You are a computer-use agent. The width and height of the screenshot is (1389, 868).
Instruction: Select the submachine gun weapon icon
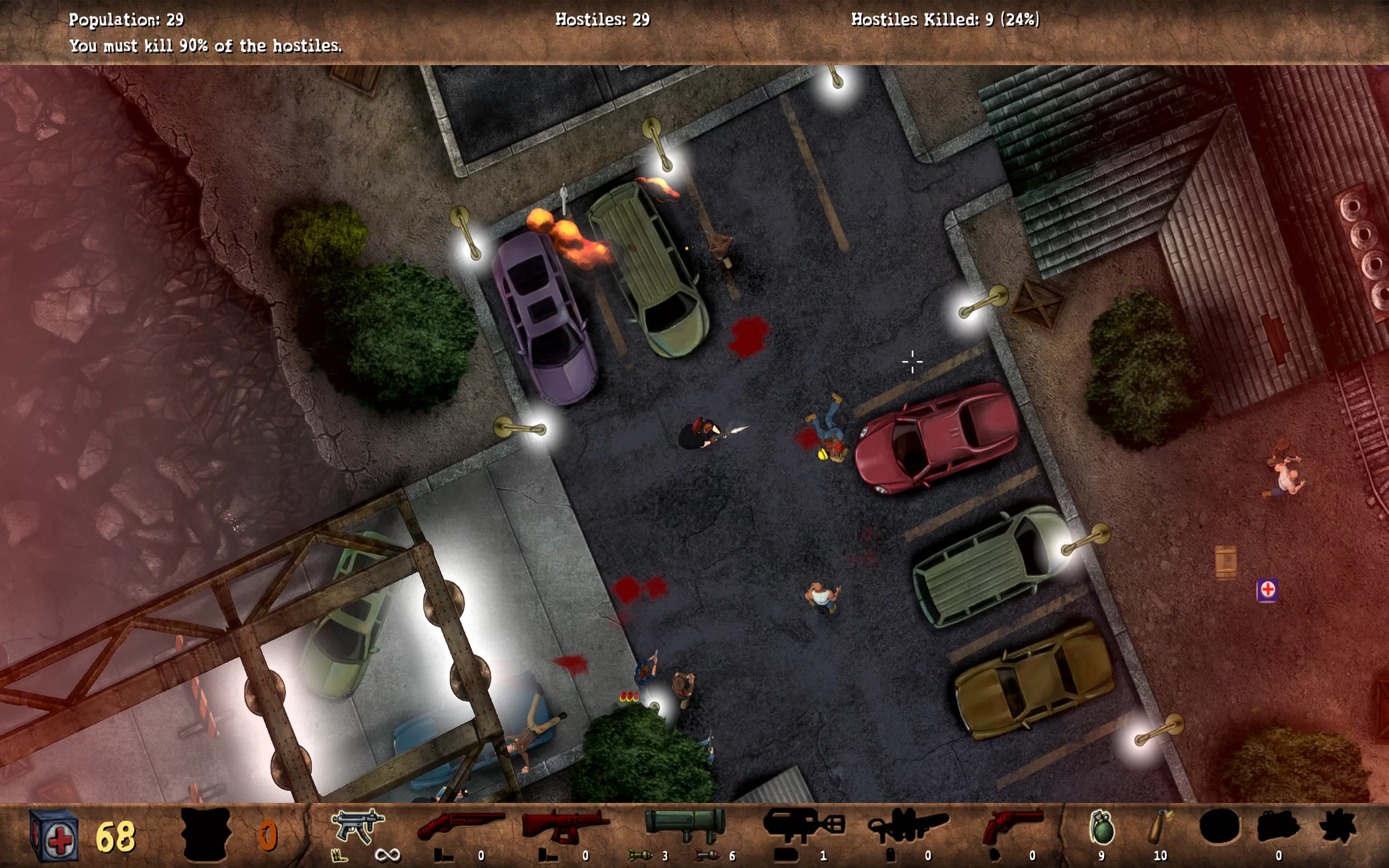357,826
